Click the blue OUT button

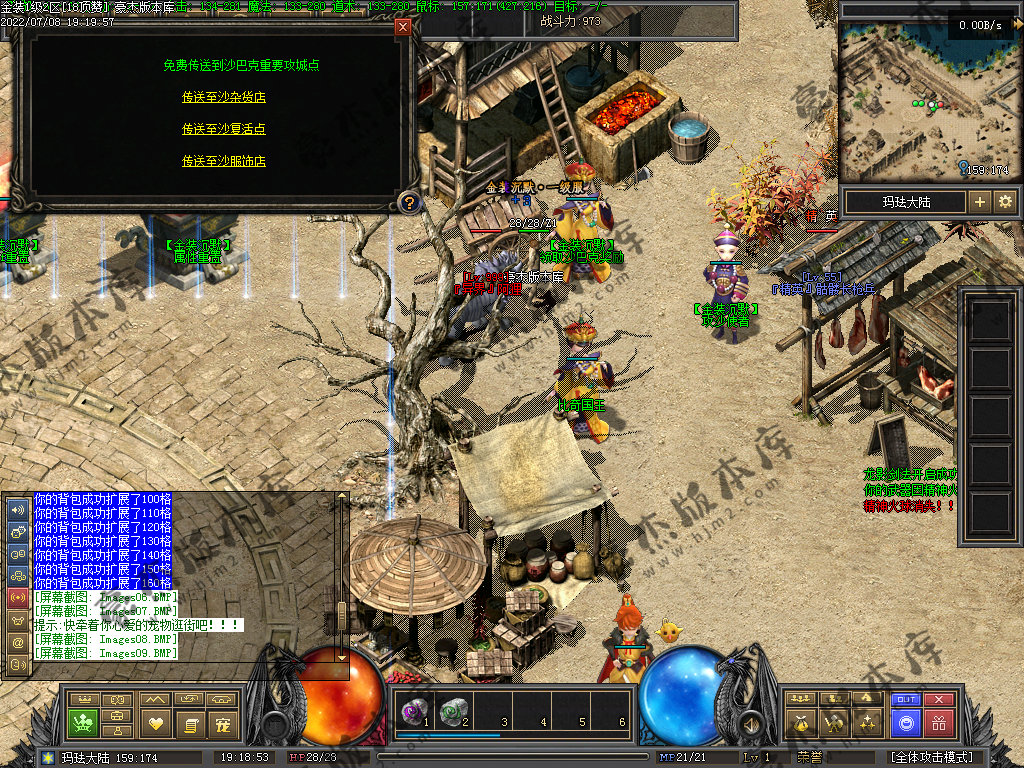click(x=906, y=700)
